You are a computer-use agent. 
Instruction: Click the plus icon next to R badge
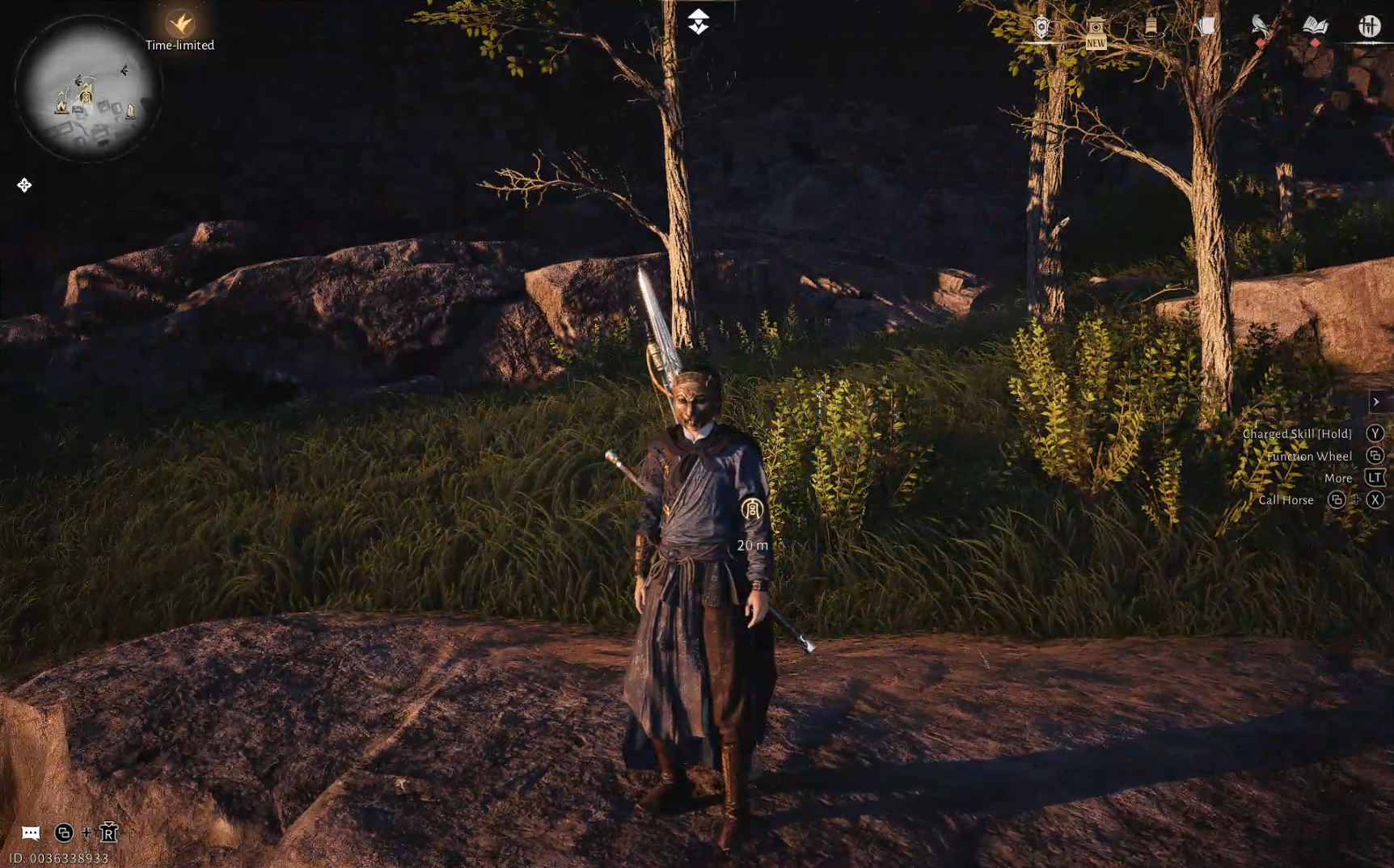[85, 832]
